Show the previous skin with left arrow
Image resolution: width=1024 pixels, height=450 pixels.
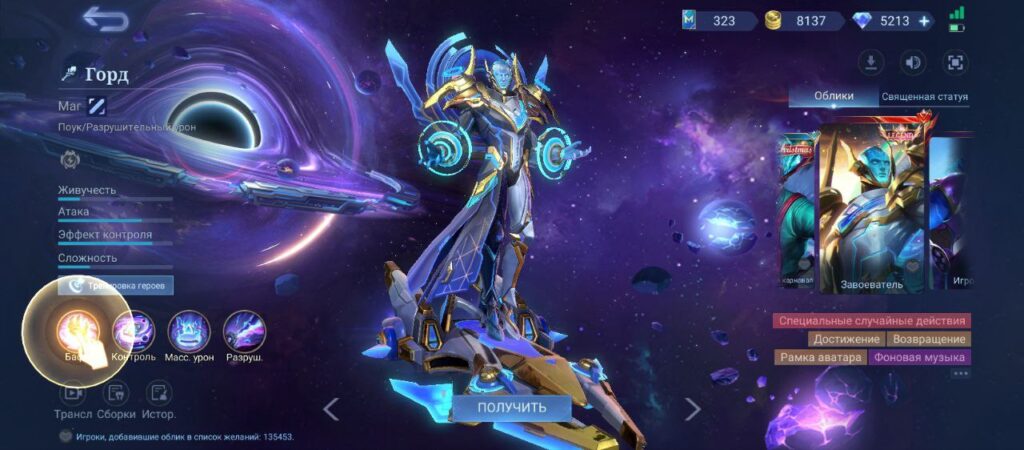331,408
